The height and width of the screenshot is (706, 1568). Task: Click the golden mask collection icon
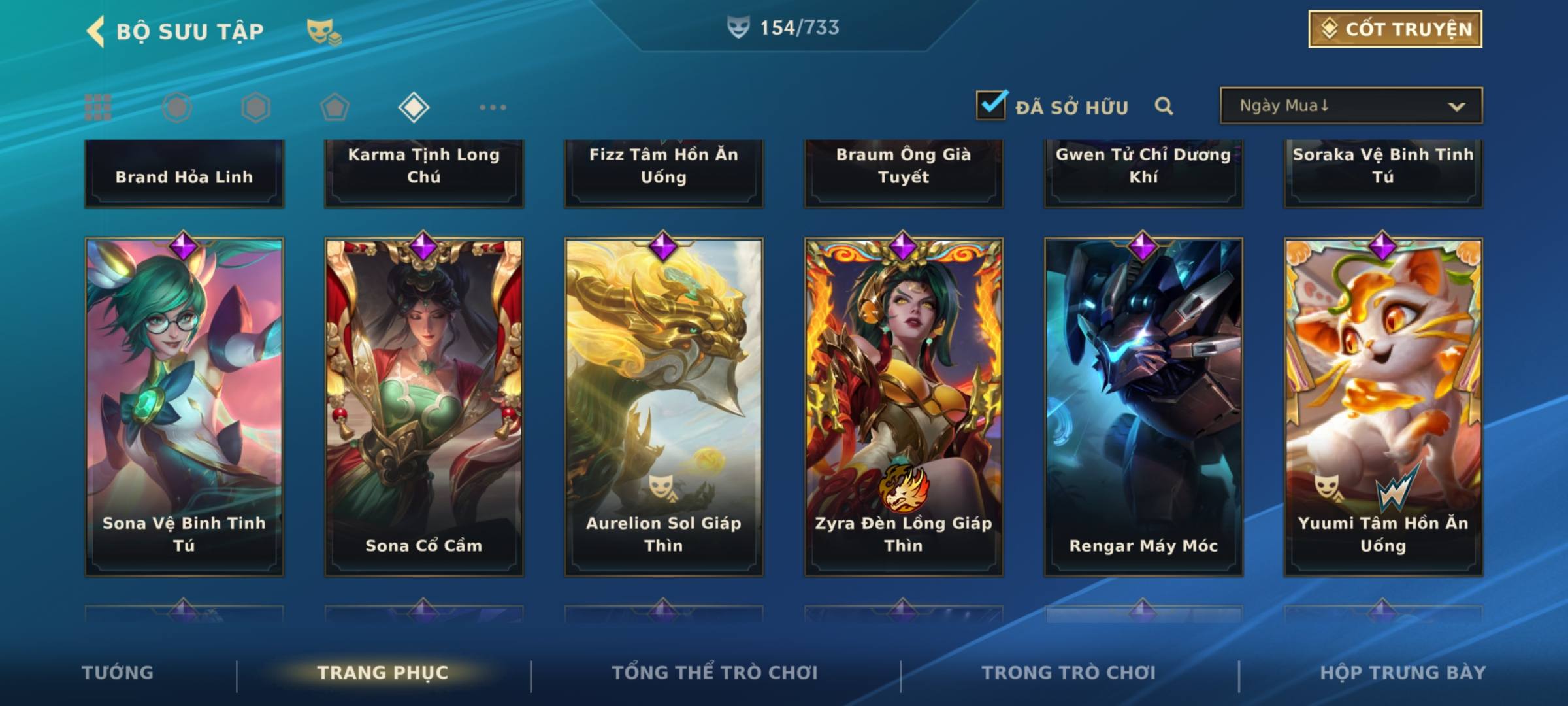tap(323, 31)
